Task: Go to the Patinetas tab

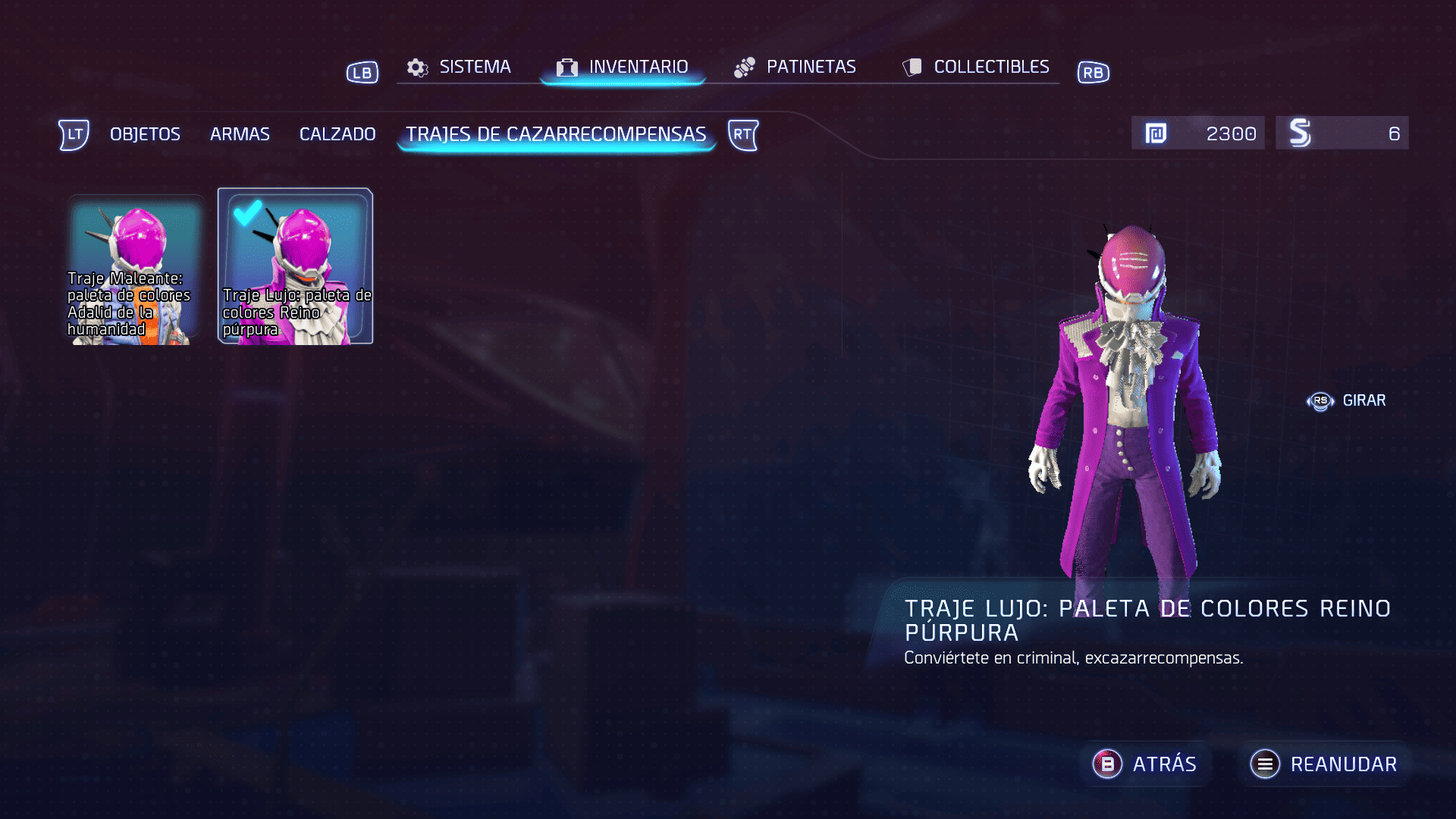Action: pos(795,67)
